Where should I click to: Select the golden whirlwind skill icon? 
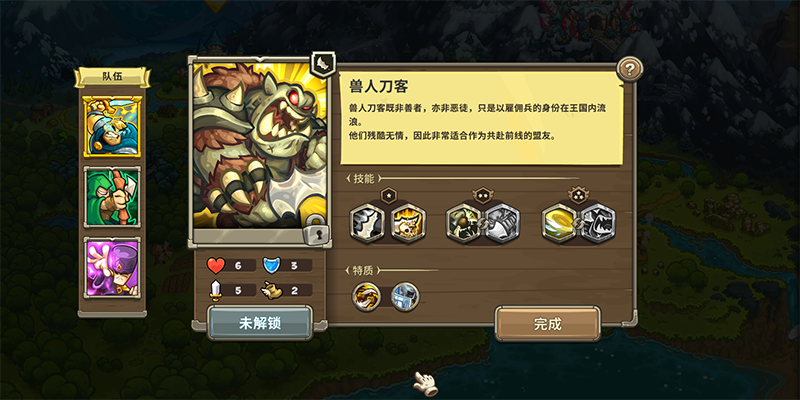pos(560,223)
